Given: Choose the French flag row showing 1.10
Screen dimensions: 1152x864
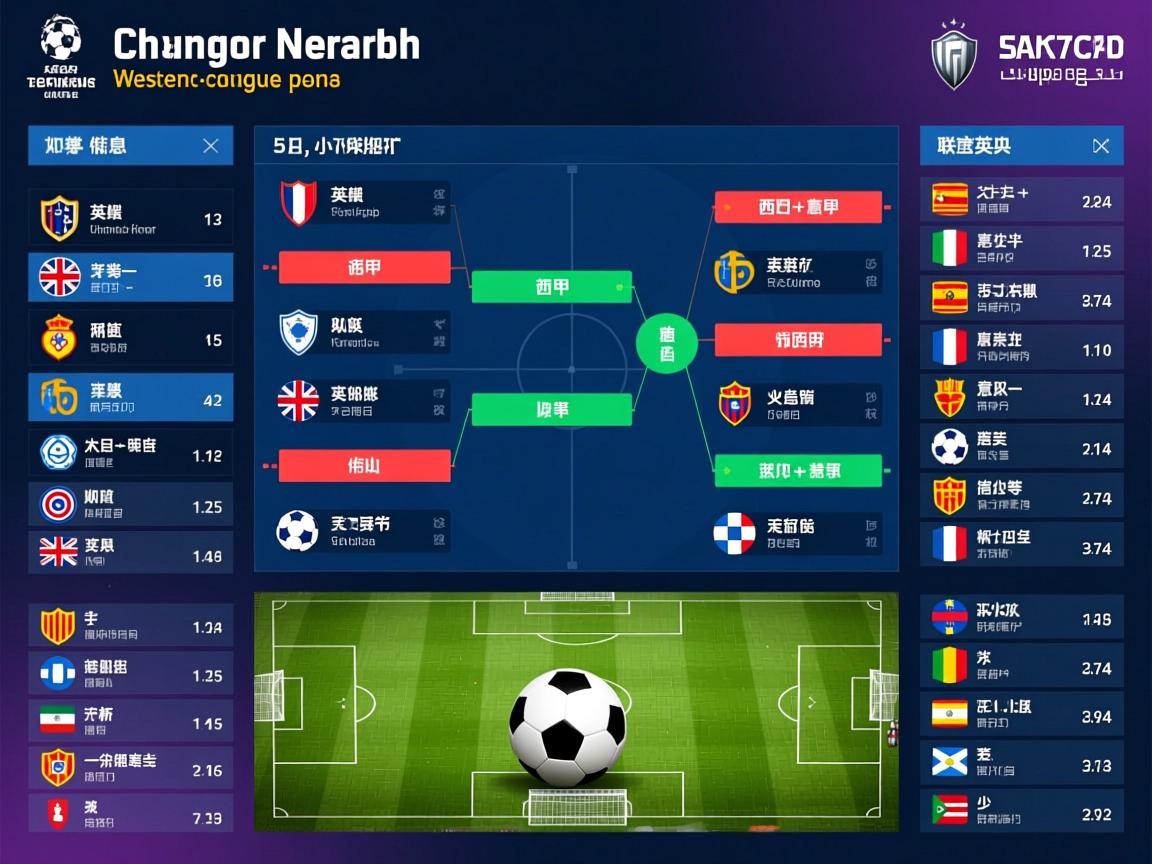Looking at the screenshot, I should (x=1021, y=347).
